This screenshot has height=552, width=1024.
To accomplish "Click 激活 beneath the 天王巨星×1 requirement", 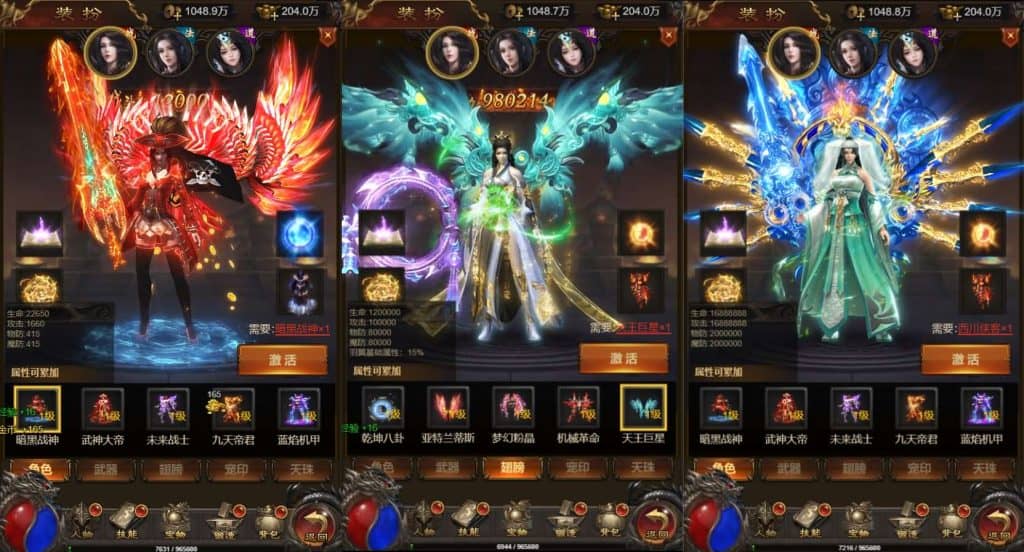I will [623, 358].
